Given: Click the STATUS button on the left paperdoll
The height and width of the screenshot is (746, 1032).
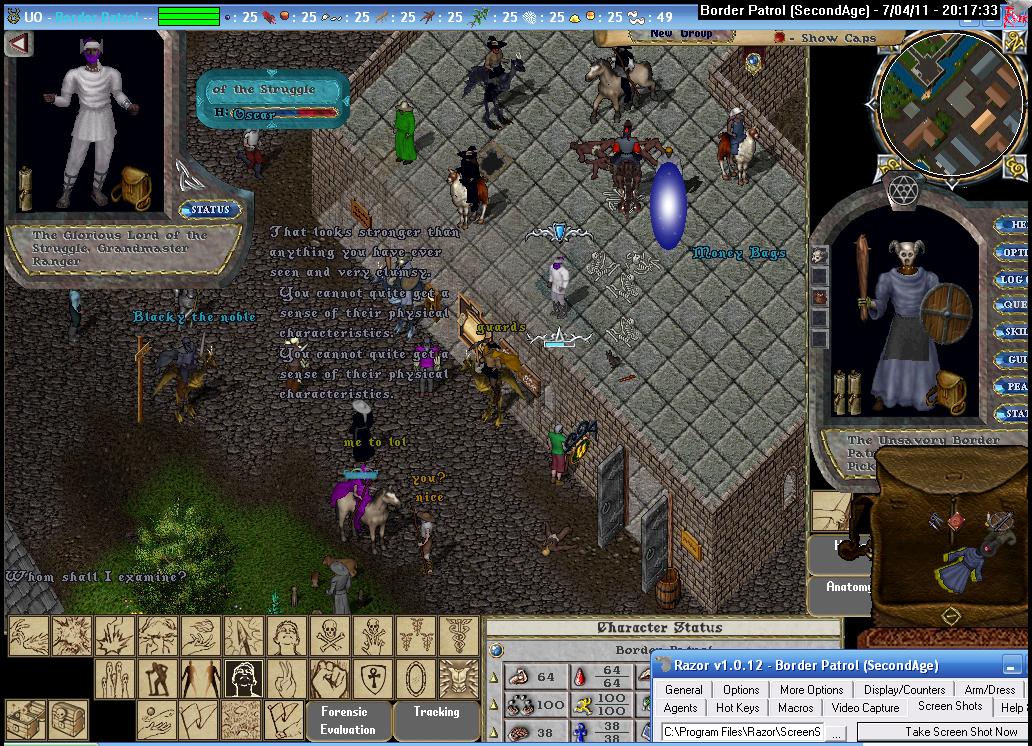Looking at the screenshot, I should tap(209, 210).
